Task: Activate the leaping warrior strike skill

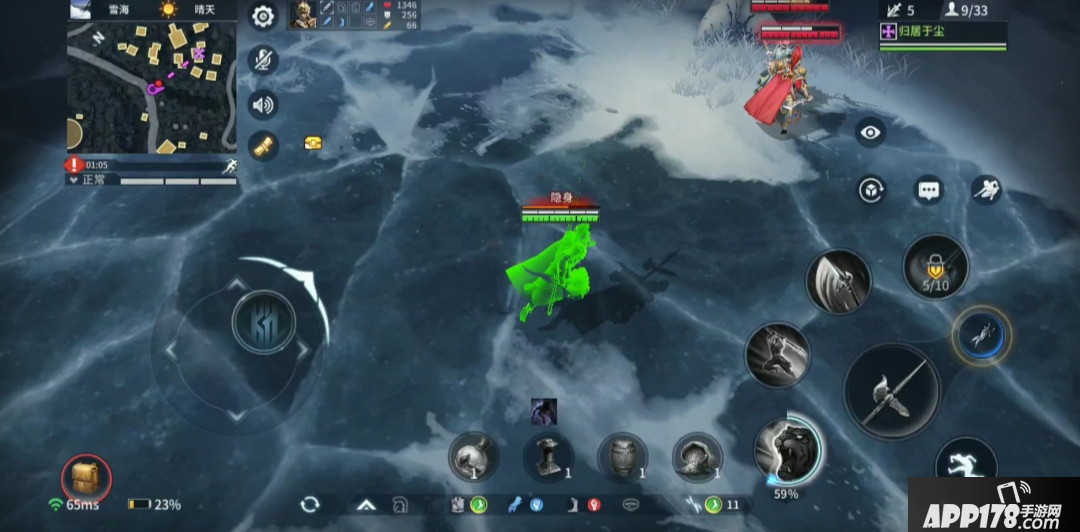Action: click(x=777, y=354)
